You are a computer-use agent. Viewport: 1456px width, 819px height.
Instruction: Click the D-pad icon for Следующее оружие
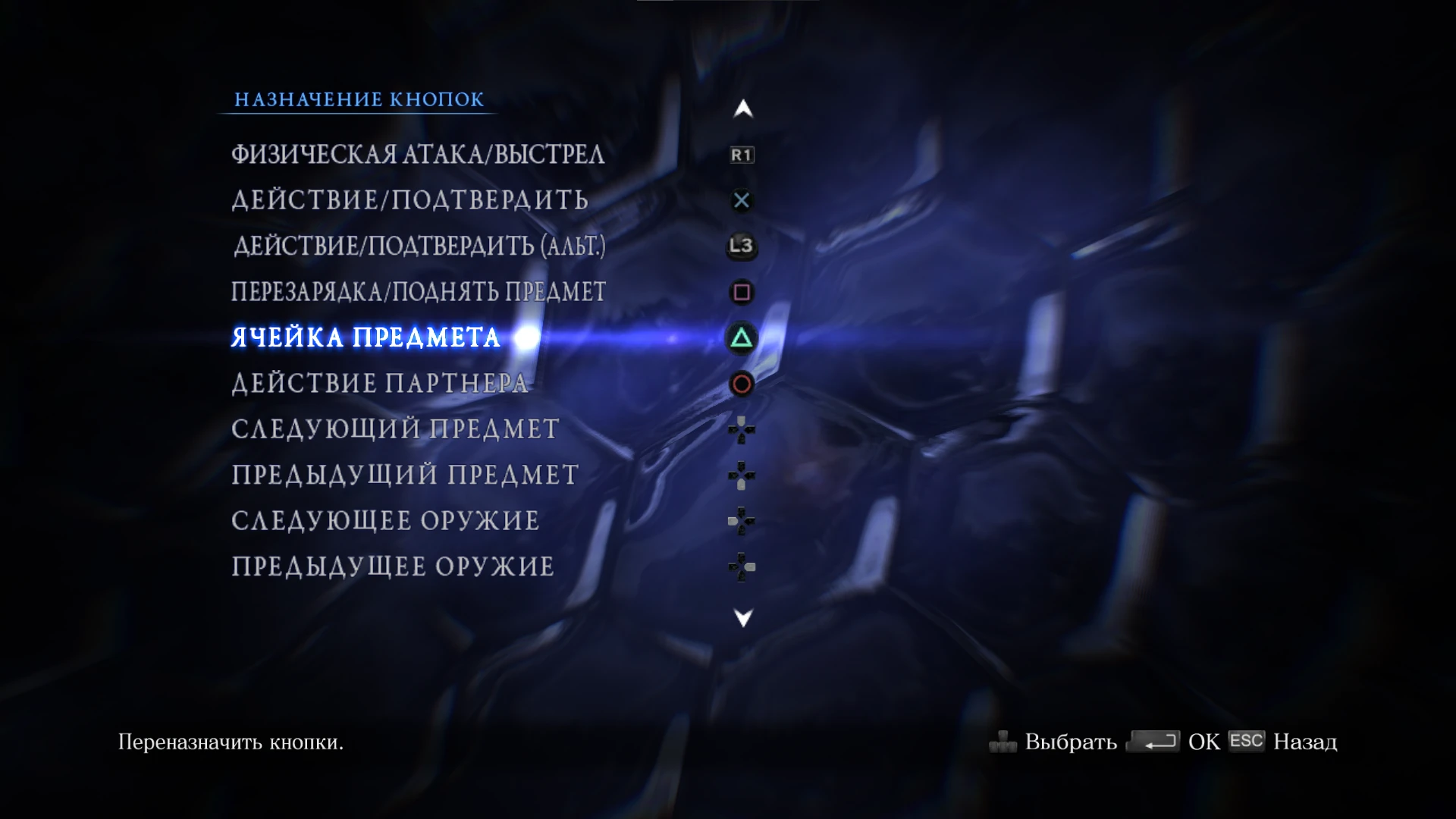(741, 522)
